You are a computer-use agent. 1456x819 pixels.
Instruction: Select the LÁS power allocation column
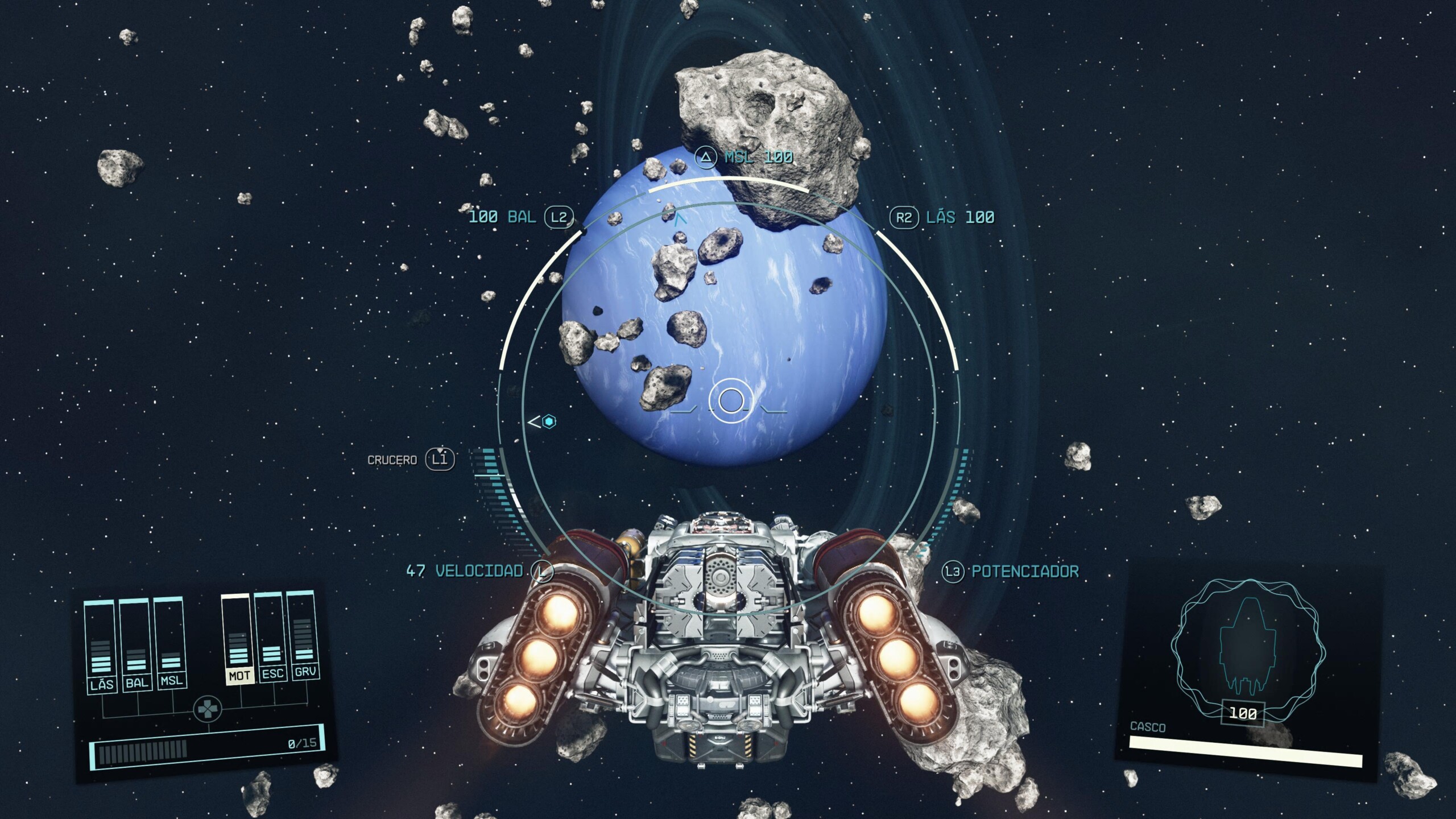point(101,646)
